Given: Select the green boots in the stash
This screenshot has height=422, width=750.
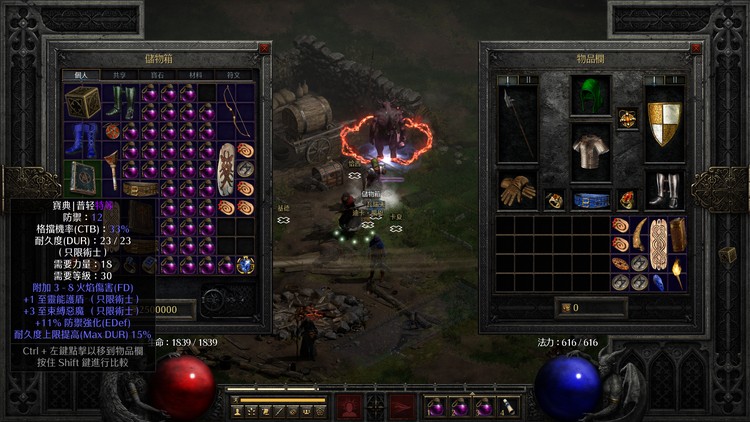Looking at the screenshot, I should 121,102.
